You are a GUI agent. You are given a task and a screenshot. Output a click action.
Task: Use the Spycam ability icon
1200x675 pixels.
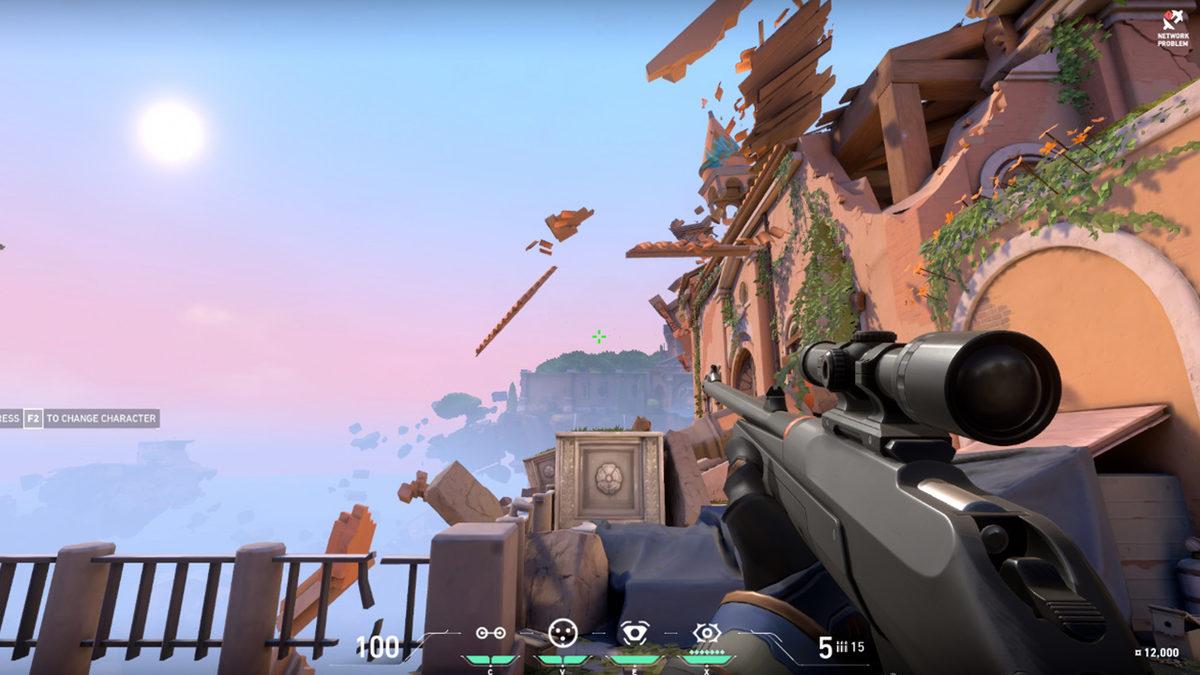[634, 633]
